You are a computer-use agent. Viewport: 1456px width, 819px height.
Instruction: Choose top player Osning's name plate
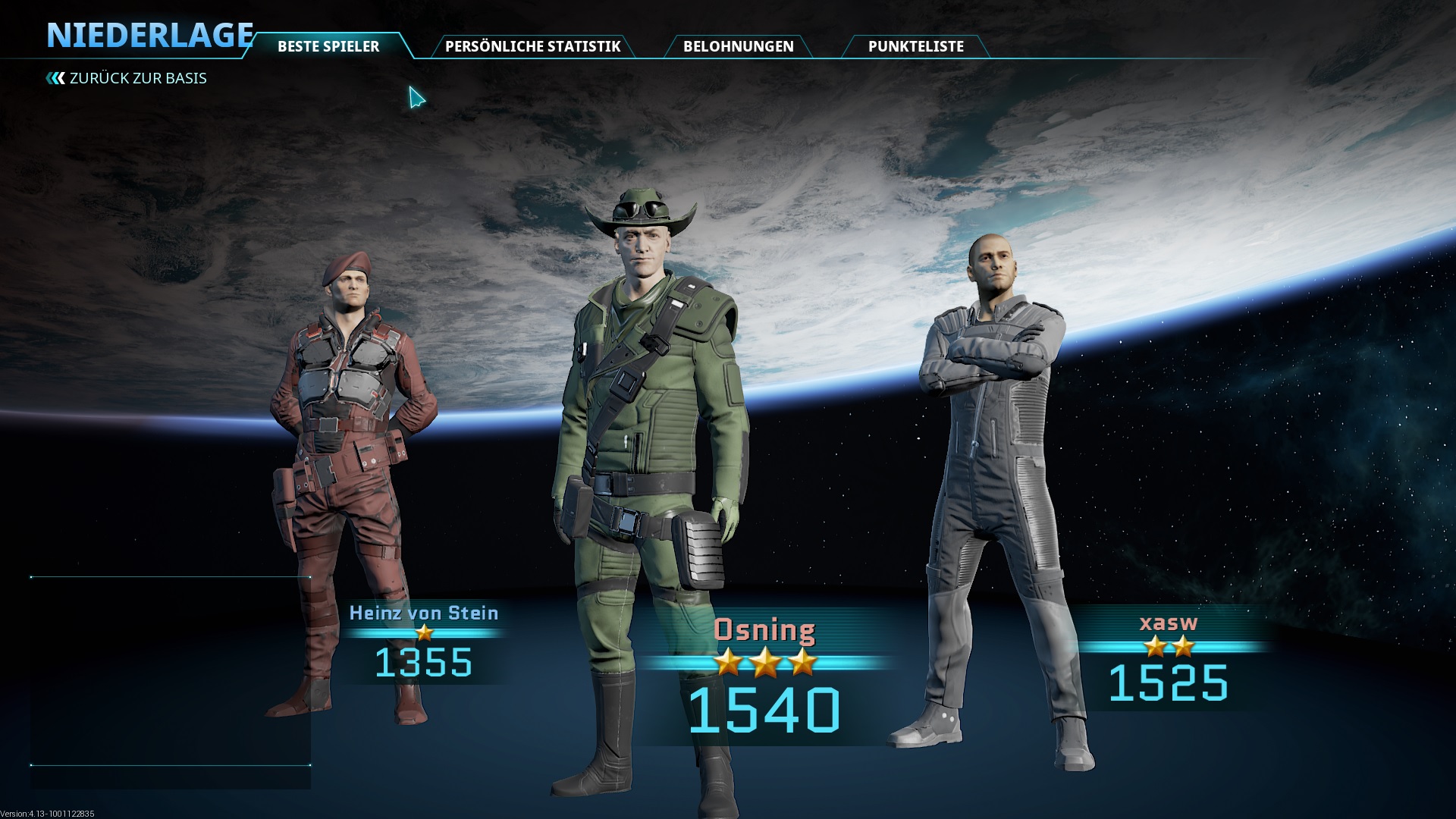pos(764,630)
